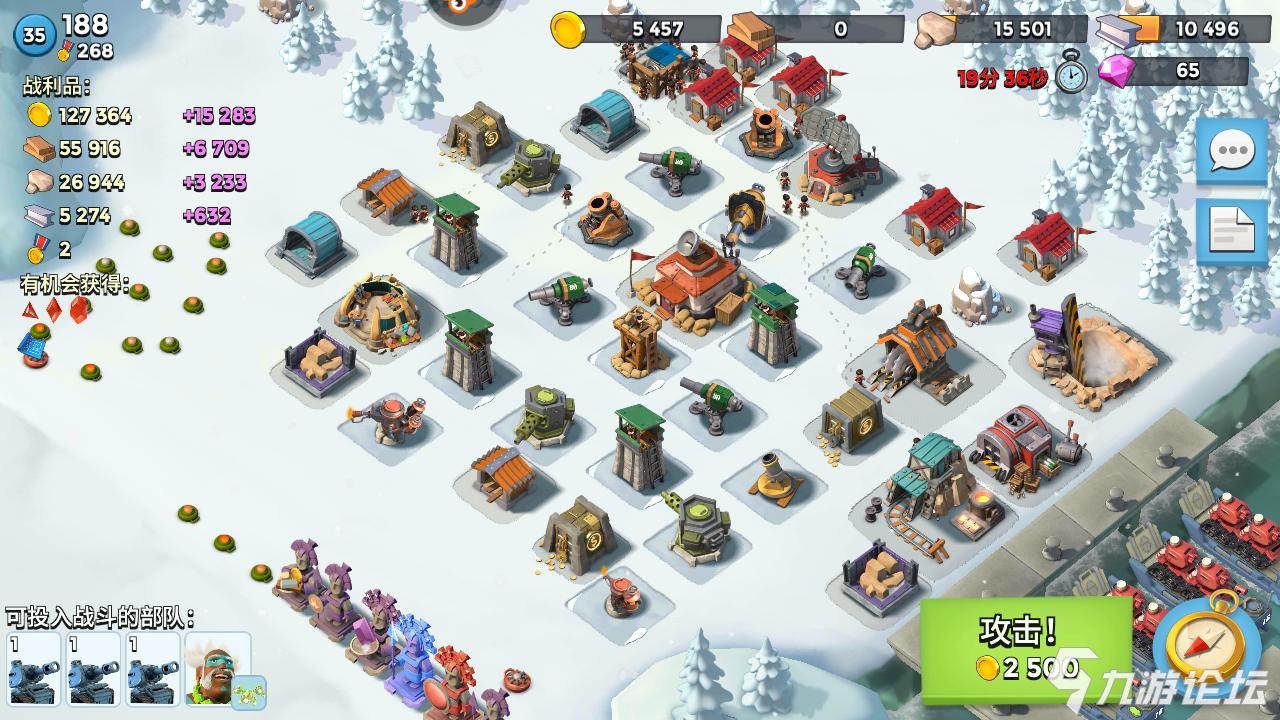1280x720 pixels.
Task: Tap the level 35 player badge
Action: (35, 36)
